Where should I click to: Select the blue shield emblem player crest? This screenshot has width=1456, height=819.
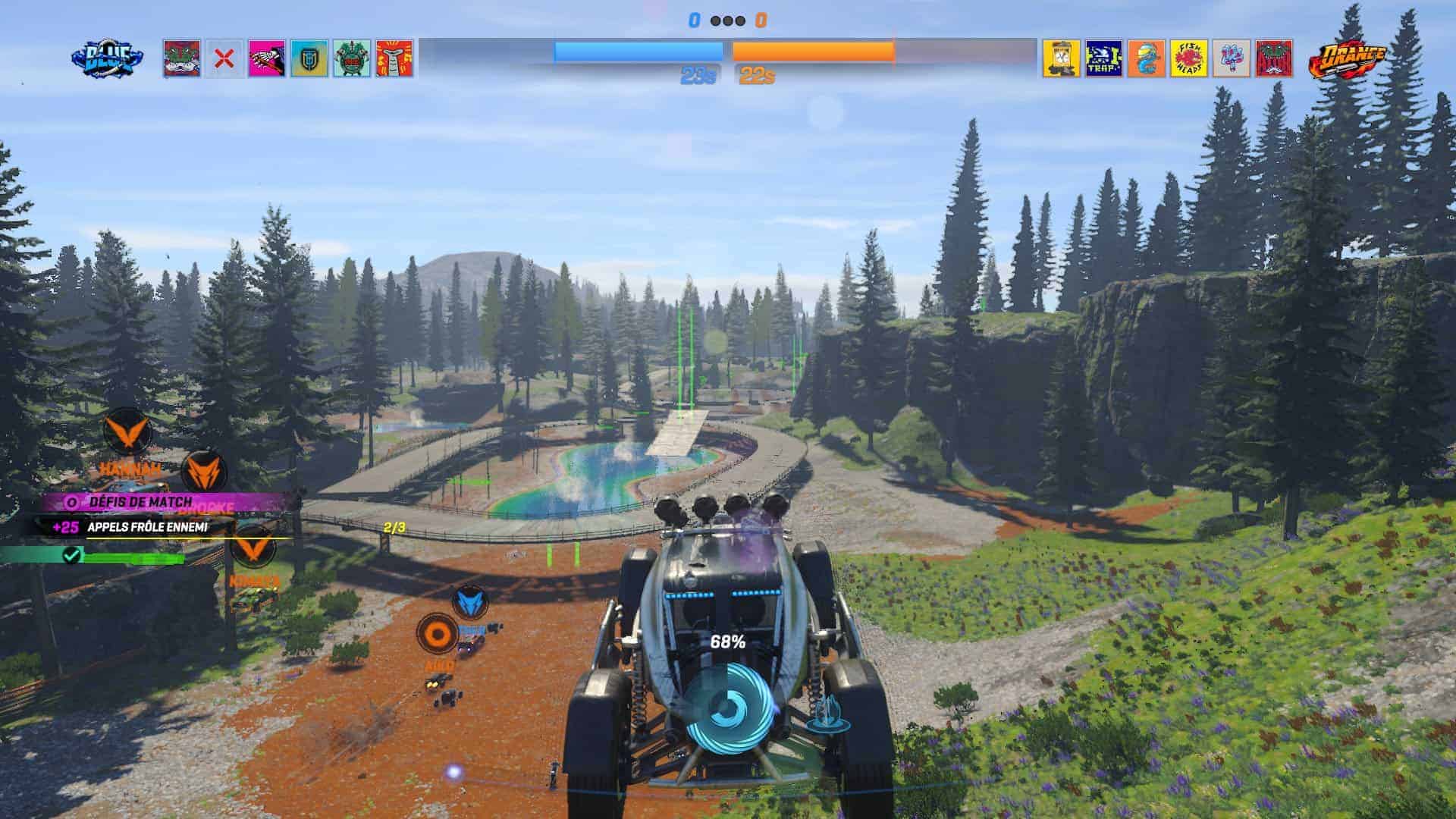(x=309, y=59)
